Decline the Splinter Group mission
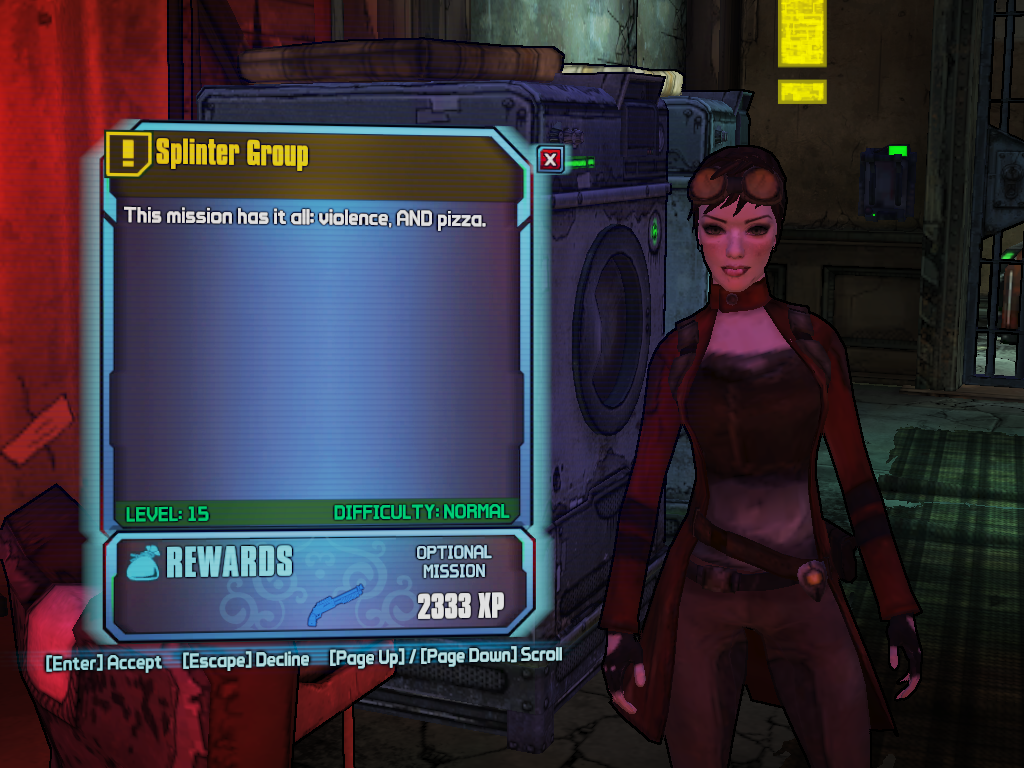 tap(245, 660)
